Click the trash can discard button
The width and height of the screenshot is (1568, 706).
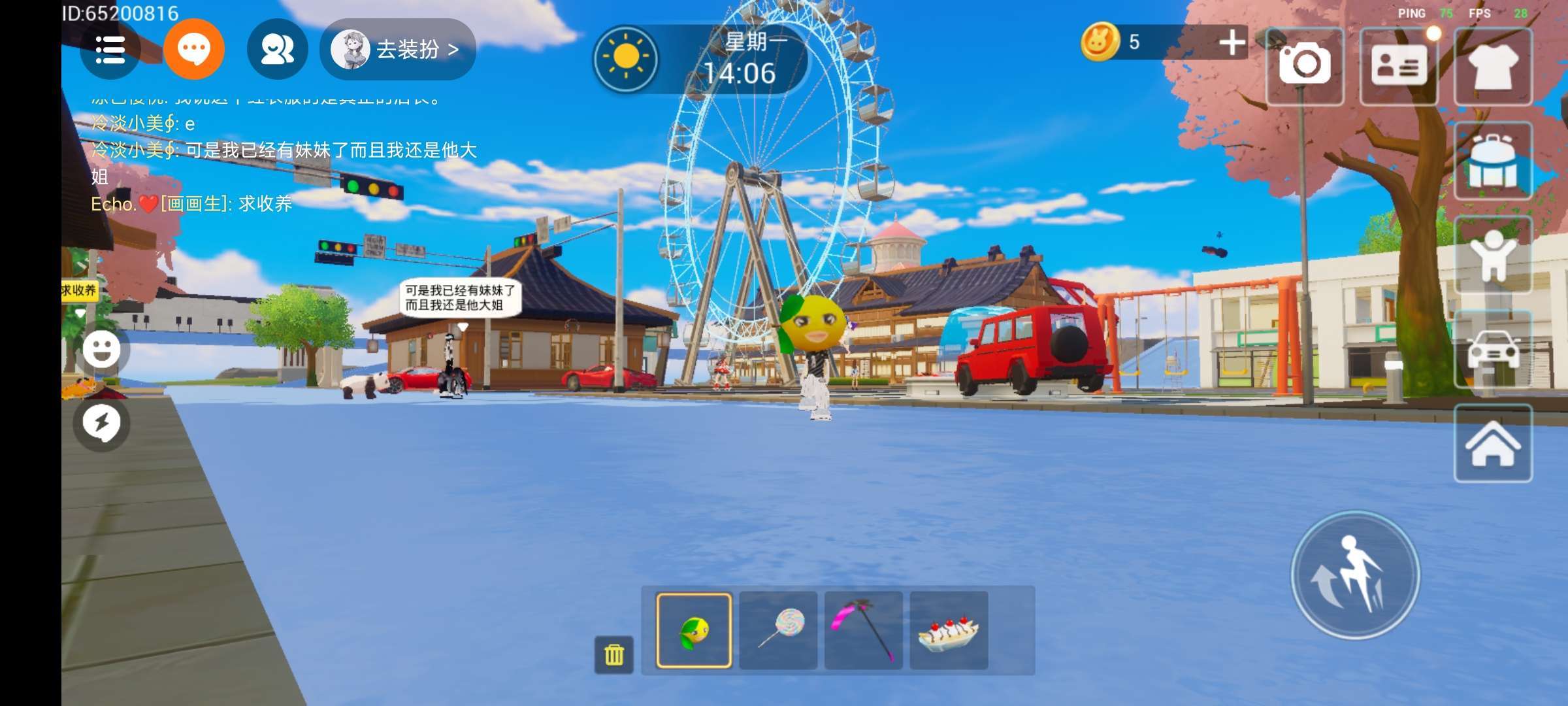[x=614, y=654]
